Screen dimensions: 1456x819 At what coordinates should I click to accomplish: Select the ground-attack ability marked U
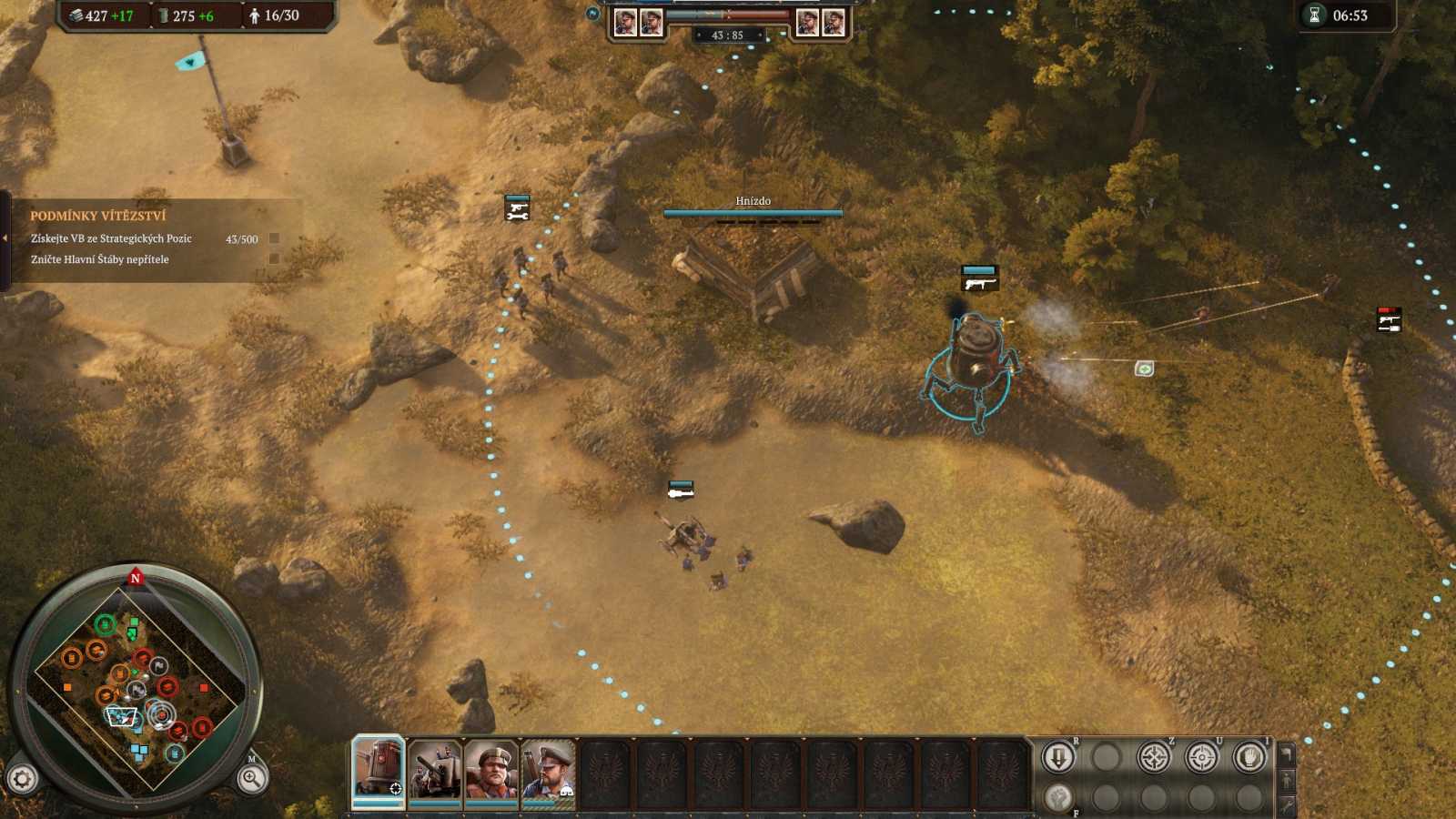(x=1202, y=756)
